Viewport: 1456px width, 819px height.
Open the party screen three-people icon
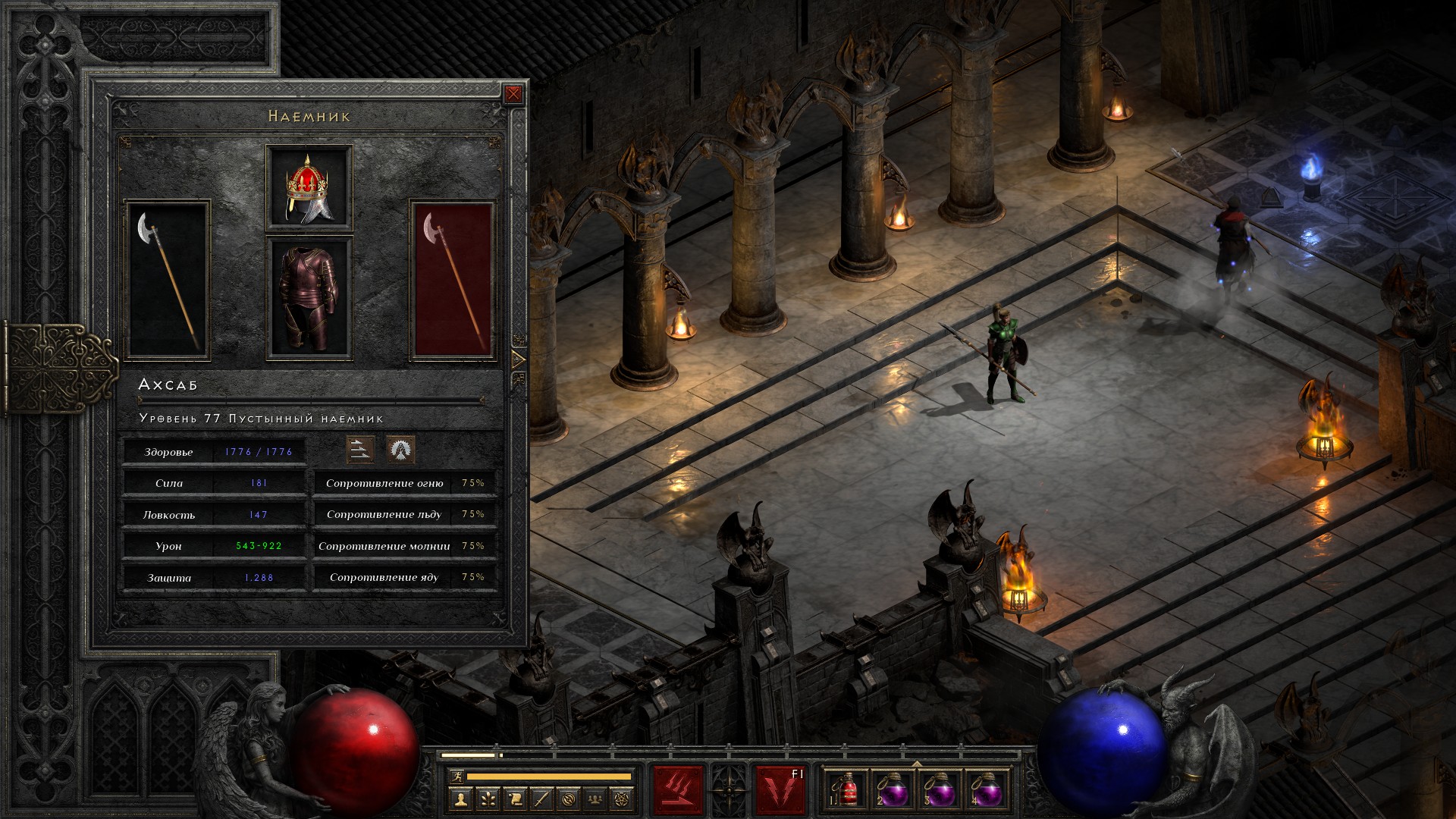pyautogui.click(x=596, y=799)
